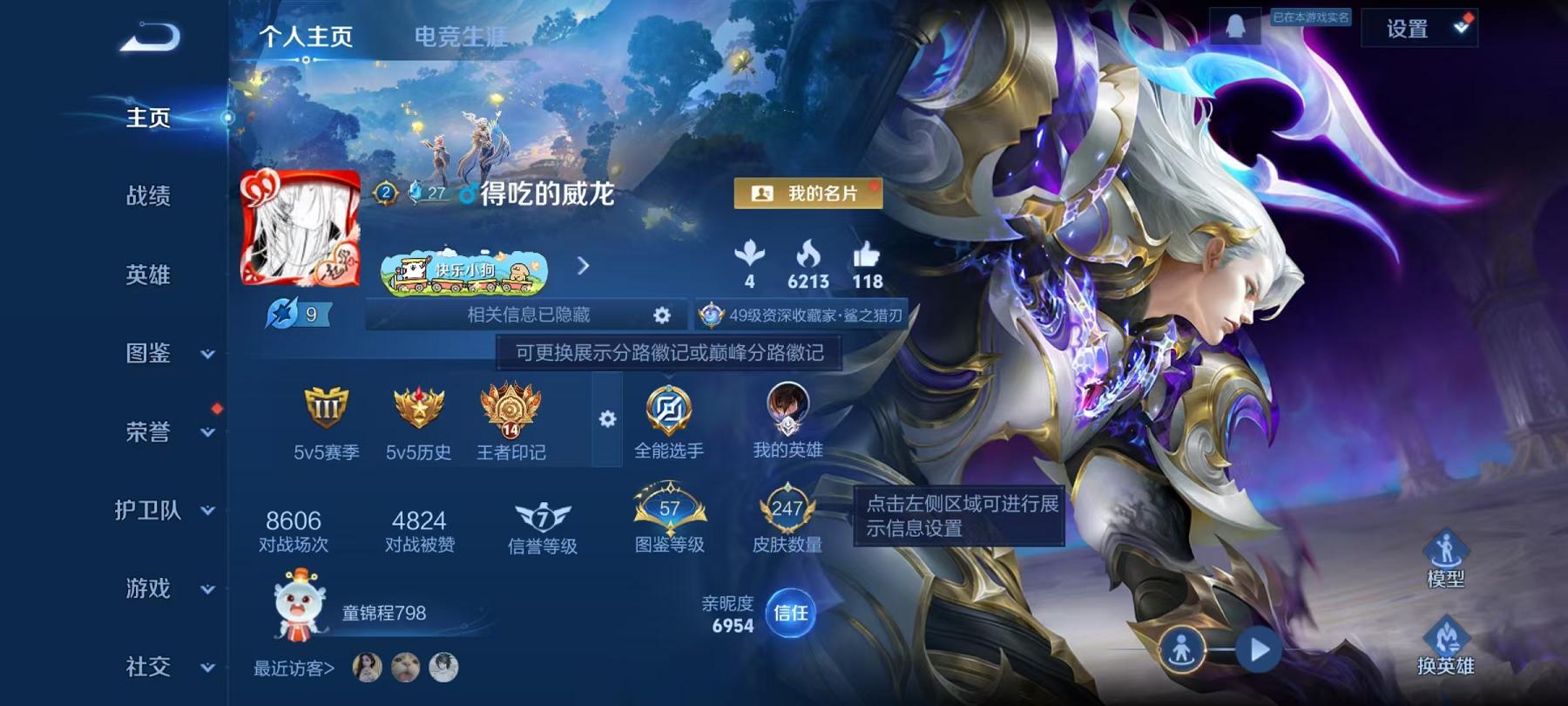The image size is (1568, 706).
Task: Click the 信誉等级 credit level 7 badge
Action: click(541, 519)
